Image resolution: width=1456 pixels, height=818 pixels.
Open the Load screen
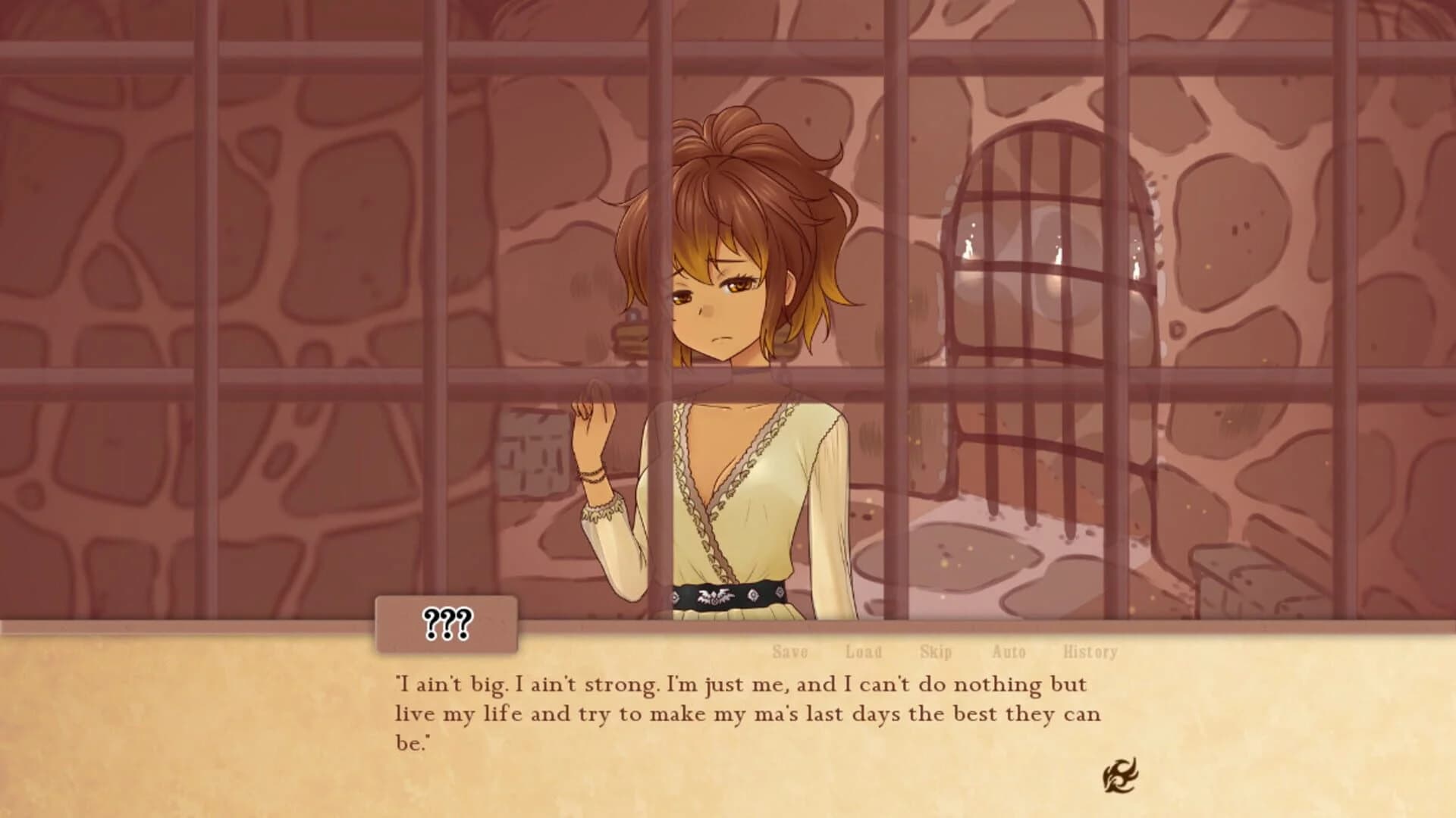[863, 651]
